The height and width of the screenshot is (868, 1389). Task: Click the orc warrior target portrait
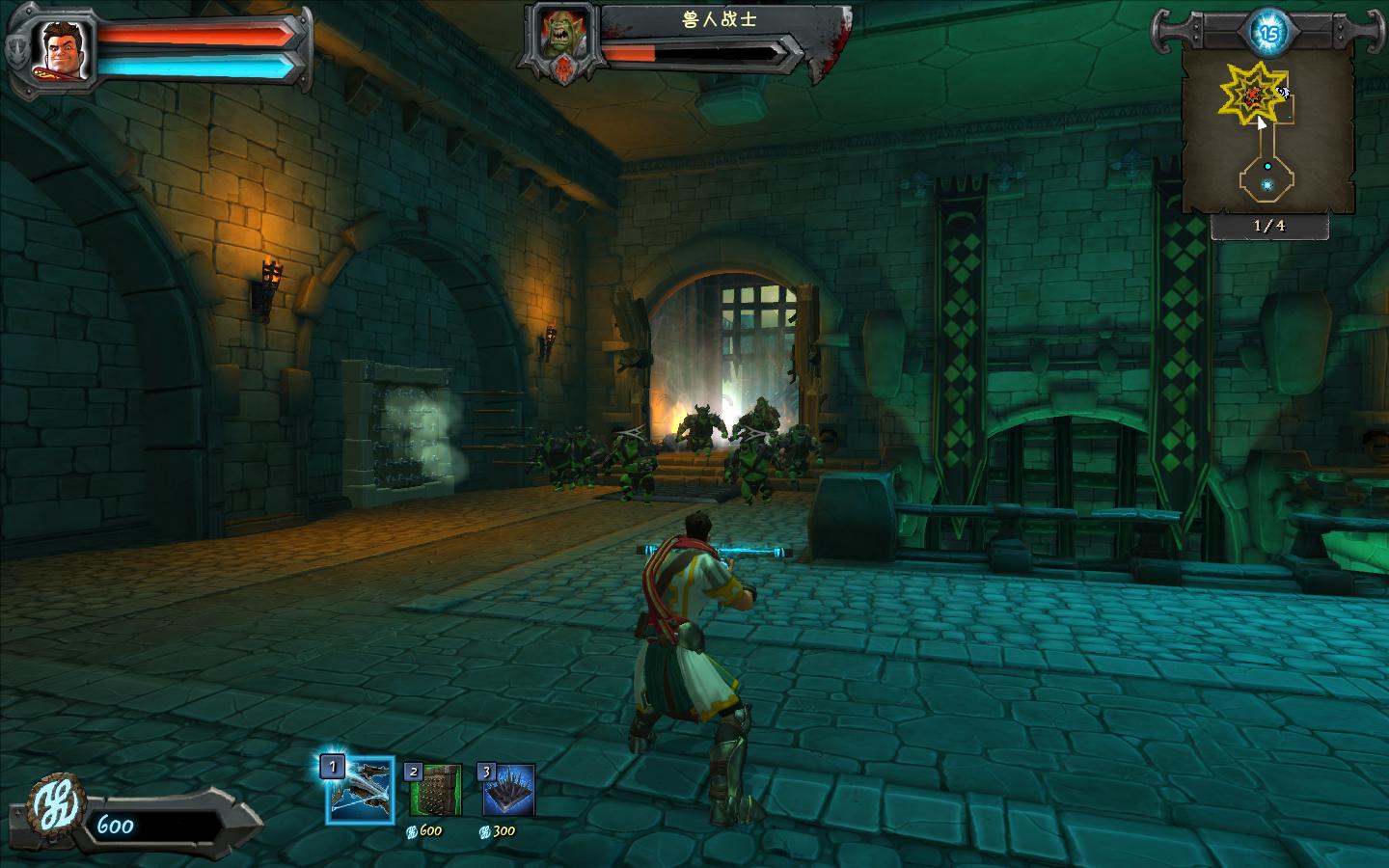pyautogui.click(x=560, y=38)
